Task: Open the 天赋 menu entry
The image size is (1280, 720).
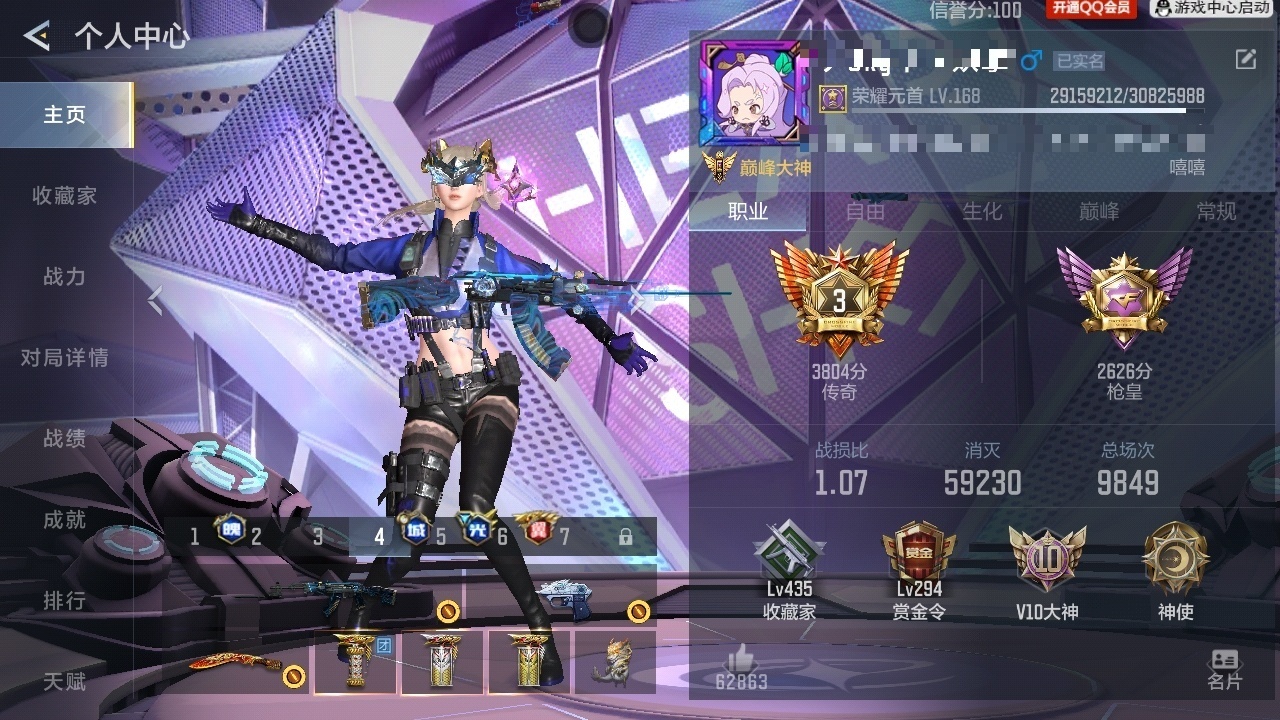Action: click(x=65, y=682)
